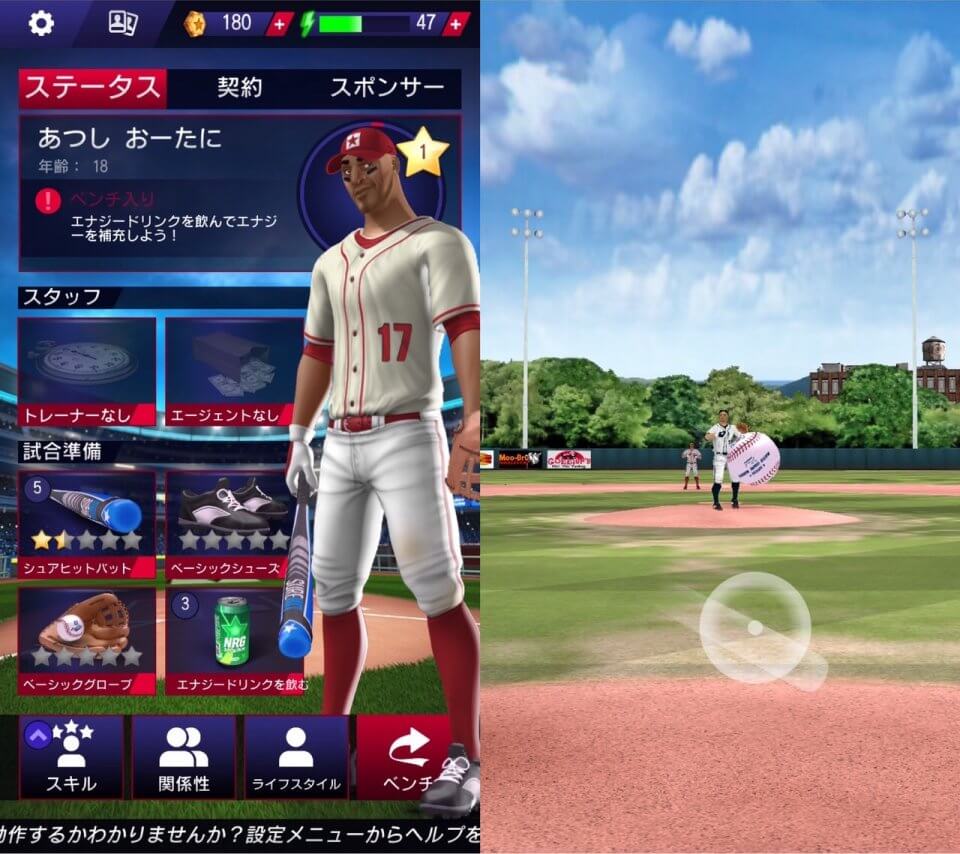Screen dimensions: 960x854
Task: Tap the circular batting swing target
Action: point(755,627)
